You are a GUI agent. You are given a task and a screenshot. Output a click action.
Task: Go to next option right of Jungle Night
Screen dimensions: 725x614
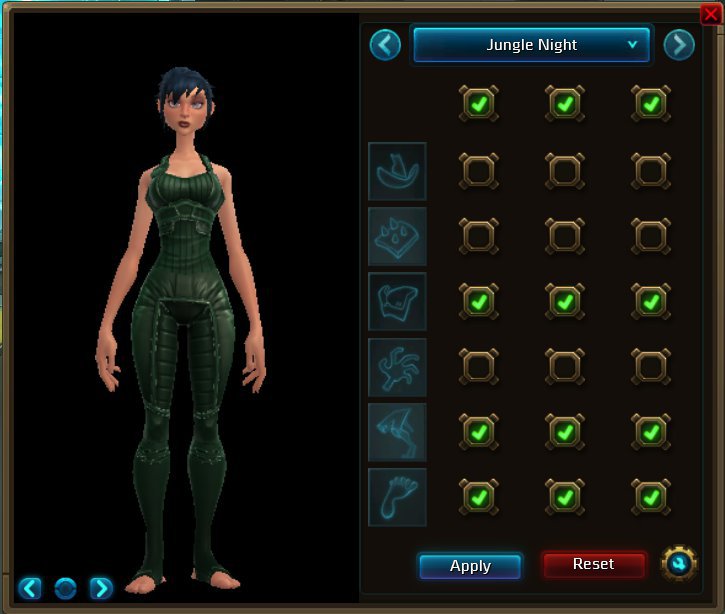pyautogui.click(x=679, y=45)
